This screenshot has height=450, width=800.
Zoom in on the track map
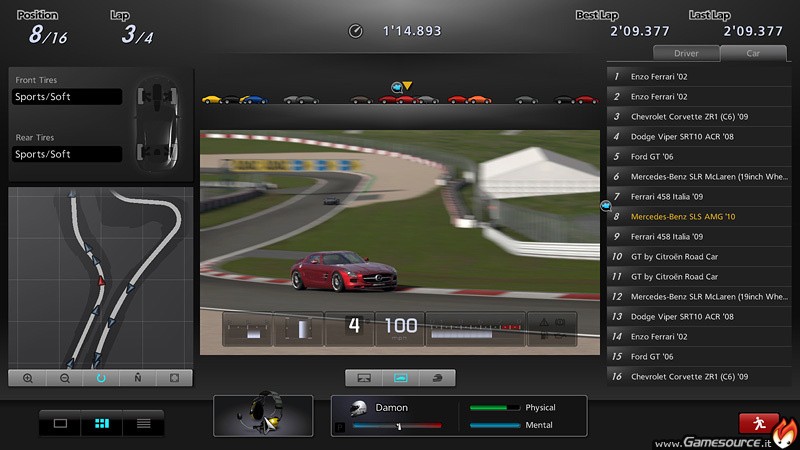(28, 378)
